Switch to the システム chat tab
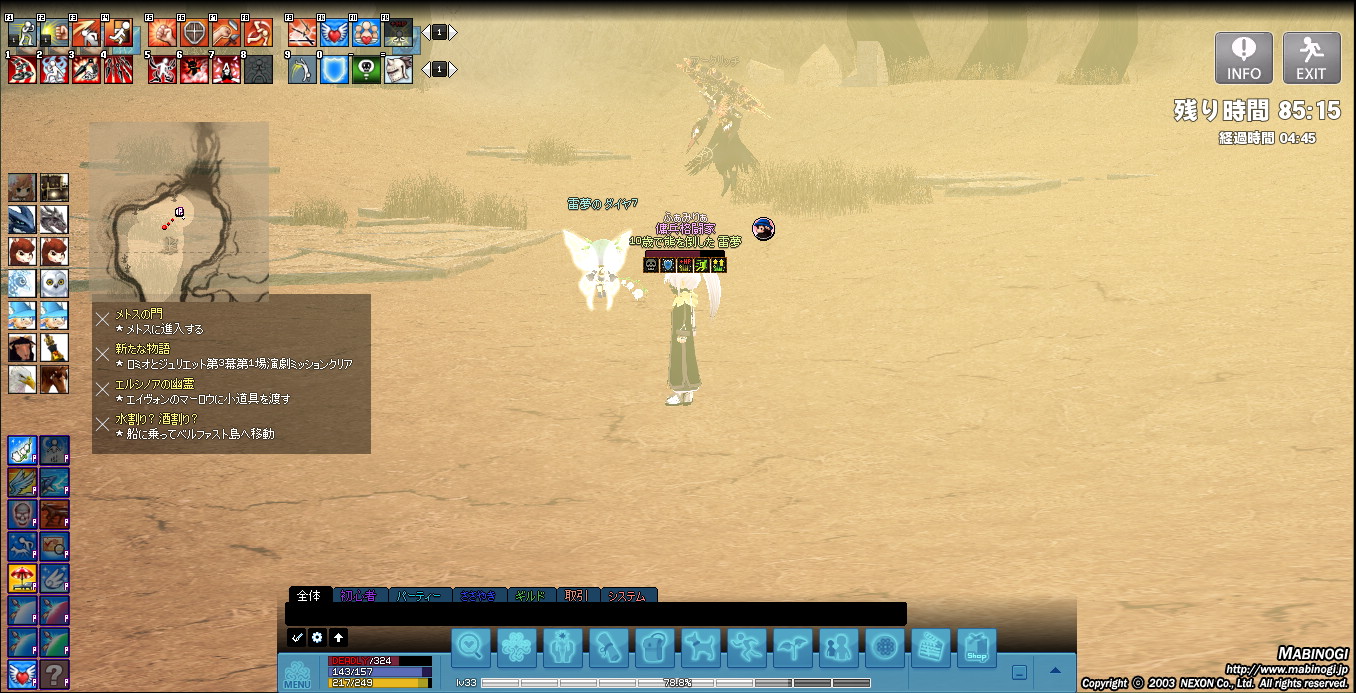The height and width of the screenshot is (693, 1356). [628, 596]
